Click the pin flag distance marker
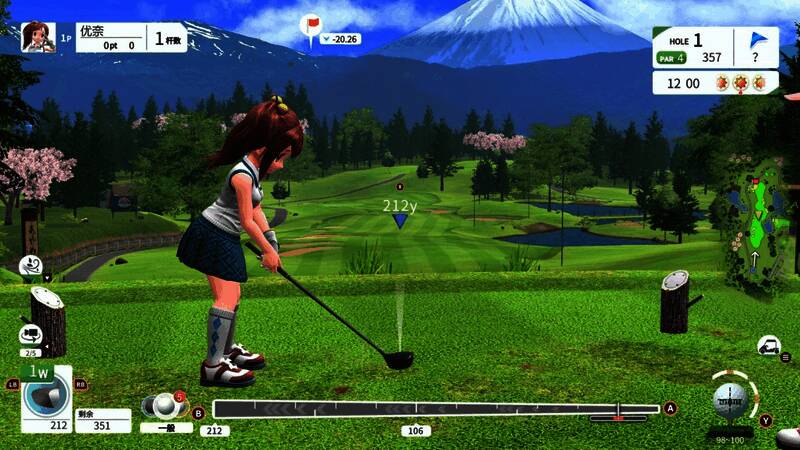Viewport: 800px width, 450px height. click(312, 24)
